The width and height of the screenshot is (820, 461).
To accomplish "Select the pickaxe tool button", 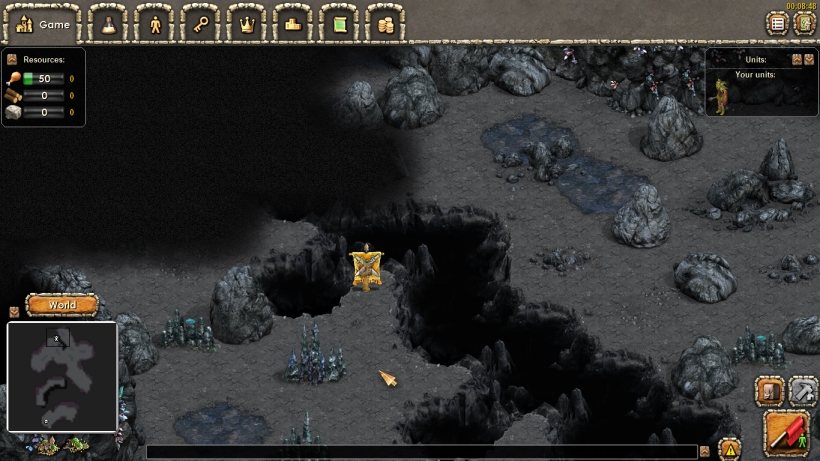I will tap(803, 390).
